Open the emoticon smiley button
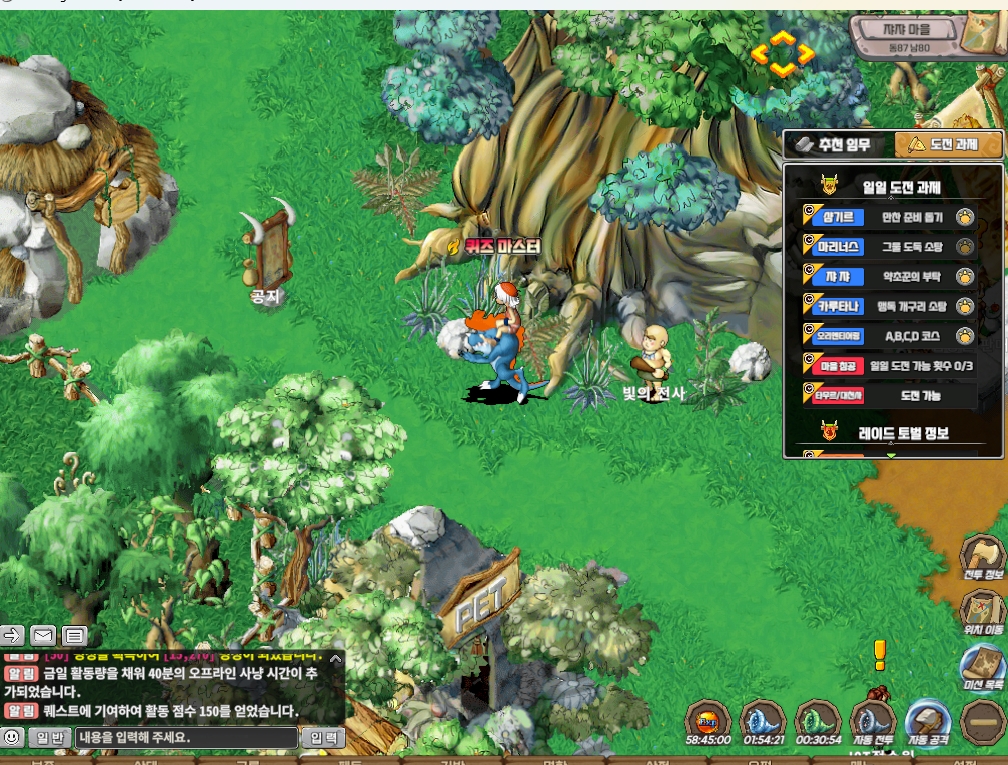Viewport: 1008px width, 765px height. (12, 738)
